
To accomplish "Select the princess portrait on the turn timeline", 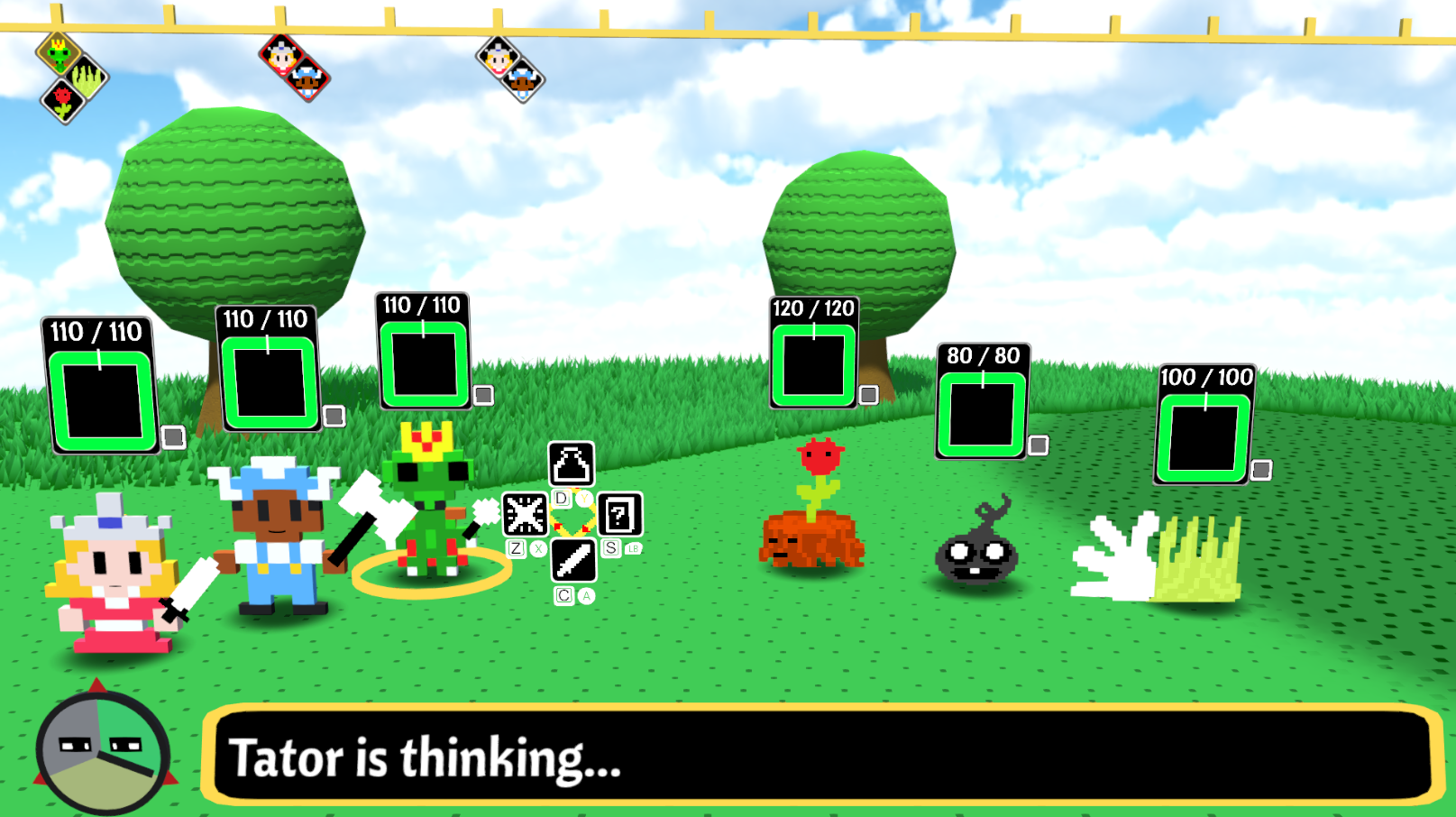I will coord(281,56).
